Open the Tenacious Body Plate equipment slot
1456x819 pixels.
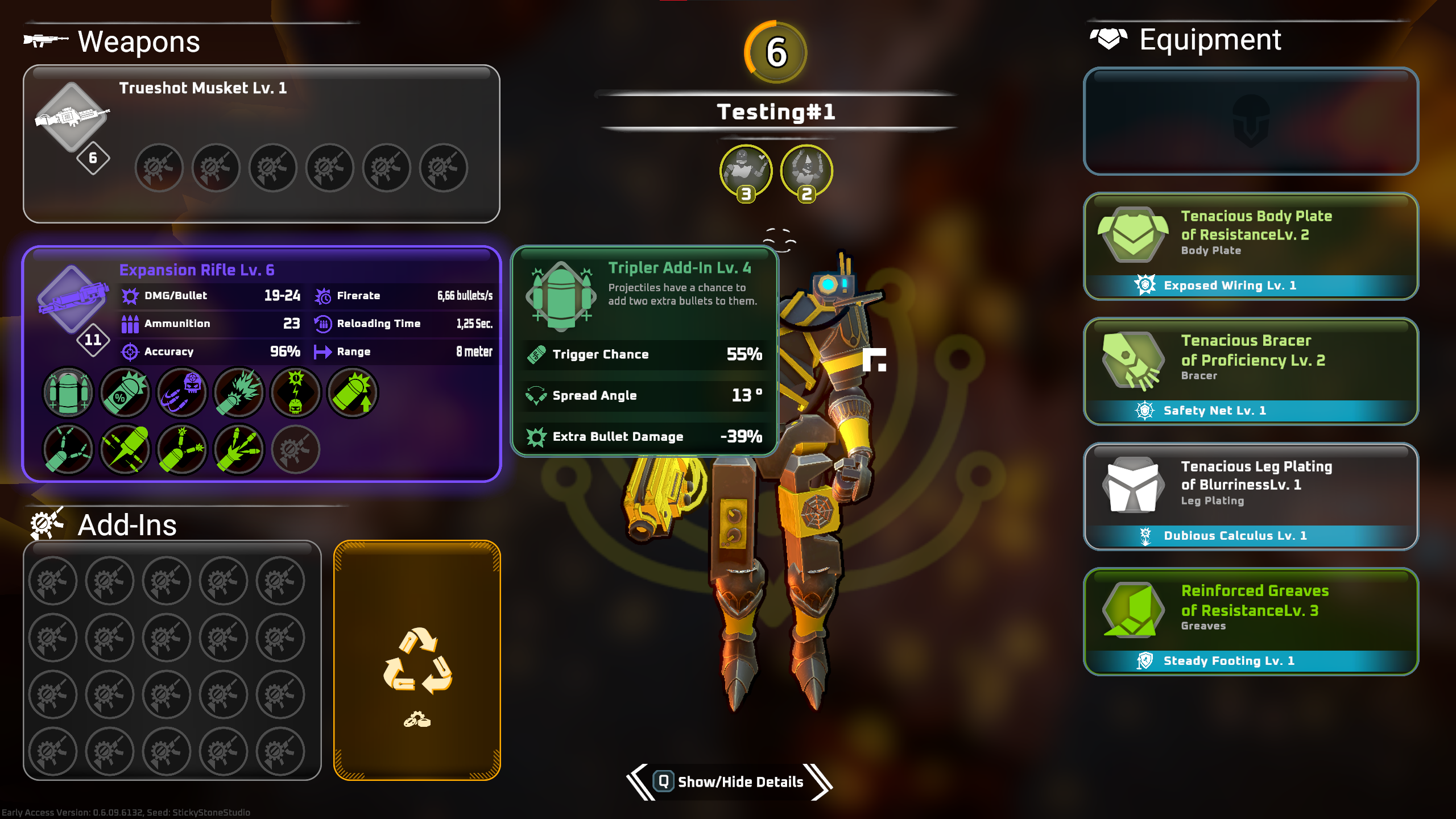point(1251,234)
